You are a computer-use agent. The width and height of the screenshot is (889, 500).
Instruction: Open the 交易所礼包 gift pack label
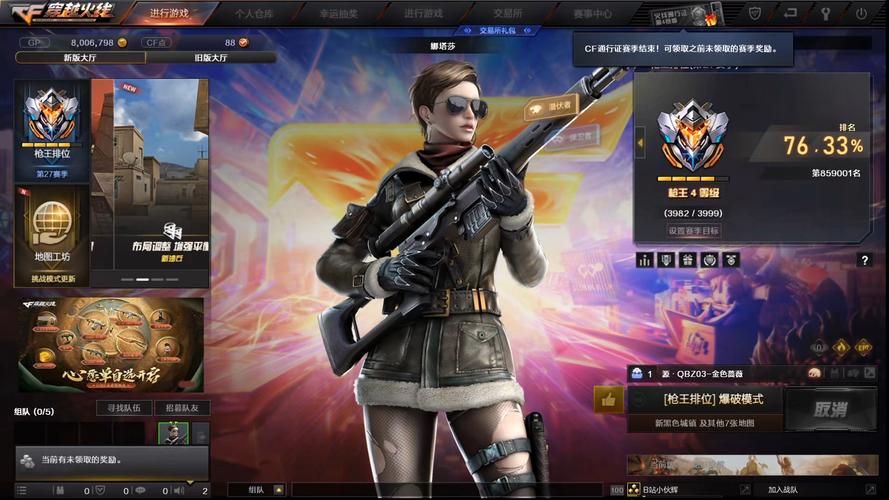click(497, 31)
